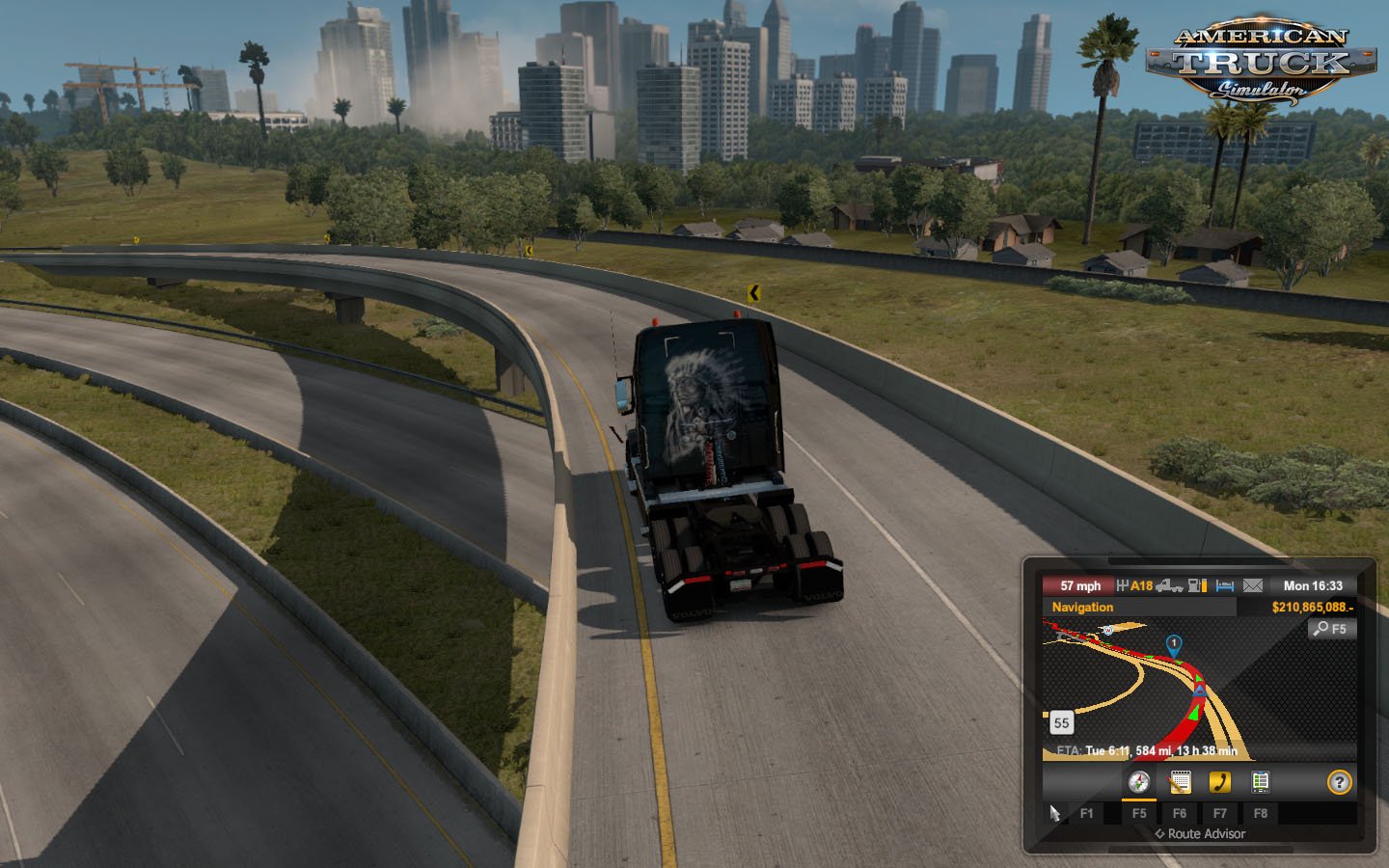Select the compass navigation icon

tap(1139, 782)
